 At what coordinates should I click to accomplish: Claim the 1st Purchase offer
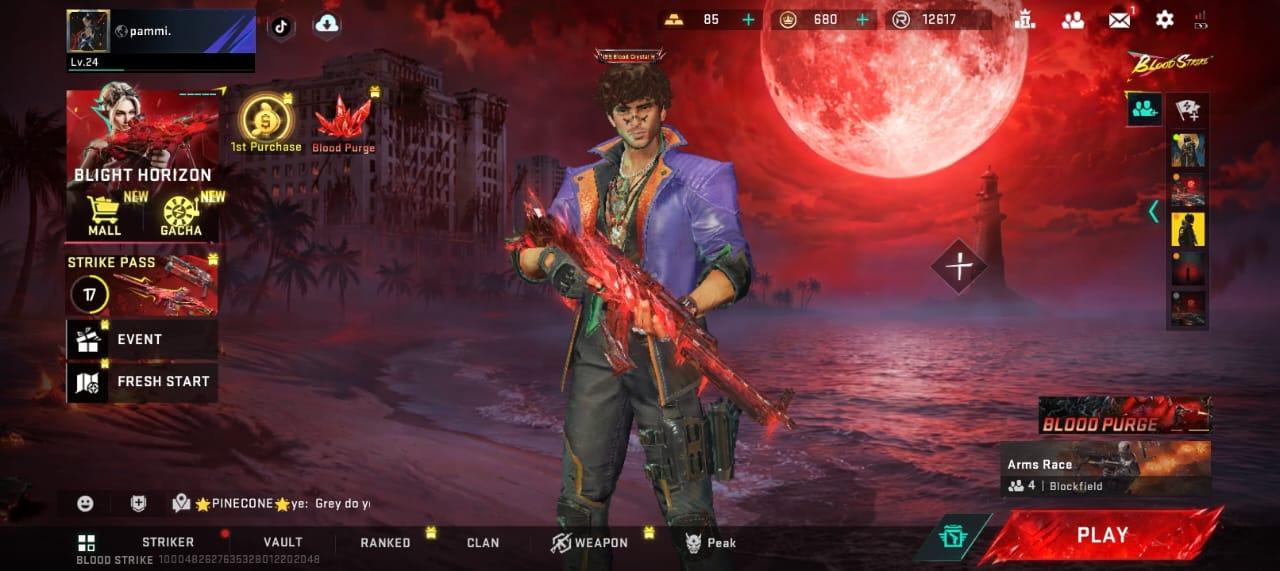pos(266,122)
